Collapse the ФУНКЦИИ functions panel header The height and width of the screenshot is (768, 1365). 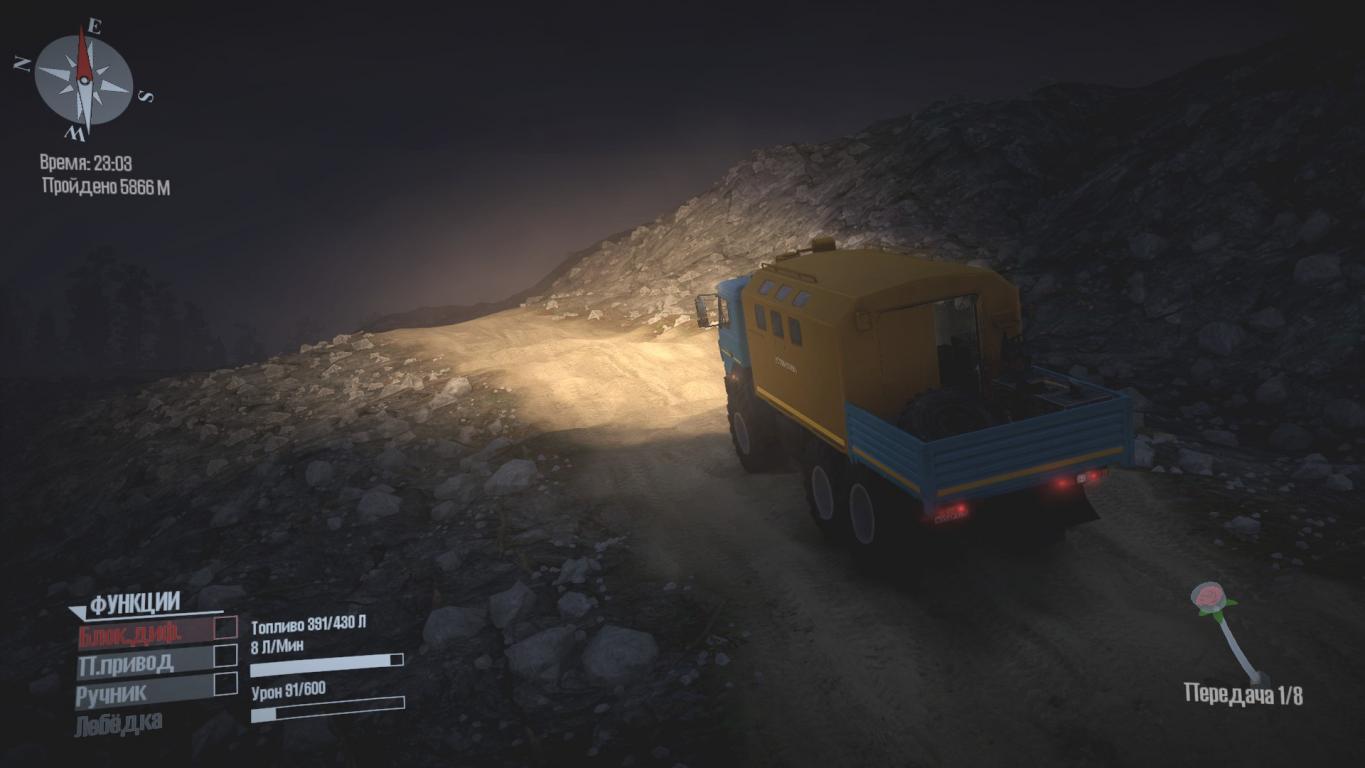pyautogui.click(x=125, y=603)
